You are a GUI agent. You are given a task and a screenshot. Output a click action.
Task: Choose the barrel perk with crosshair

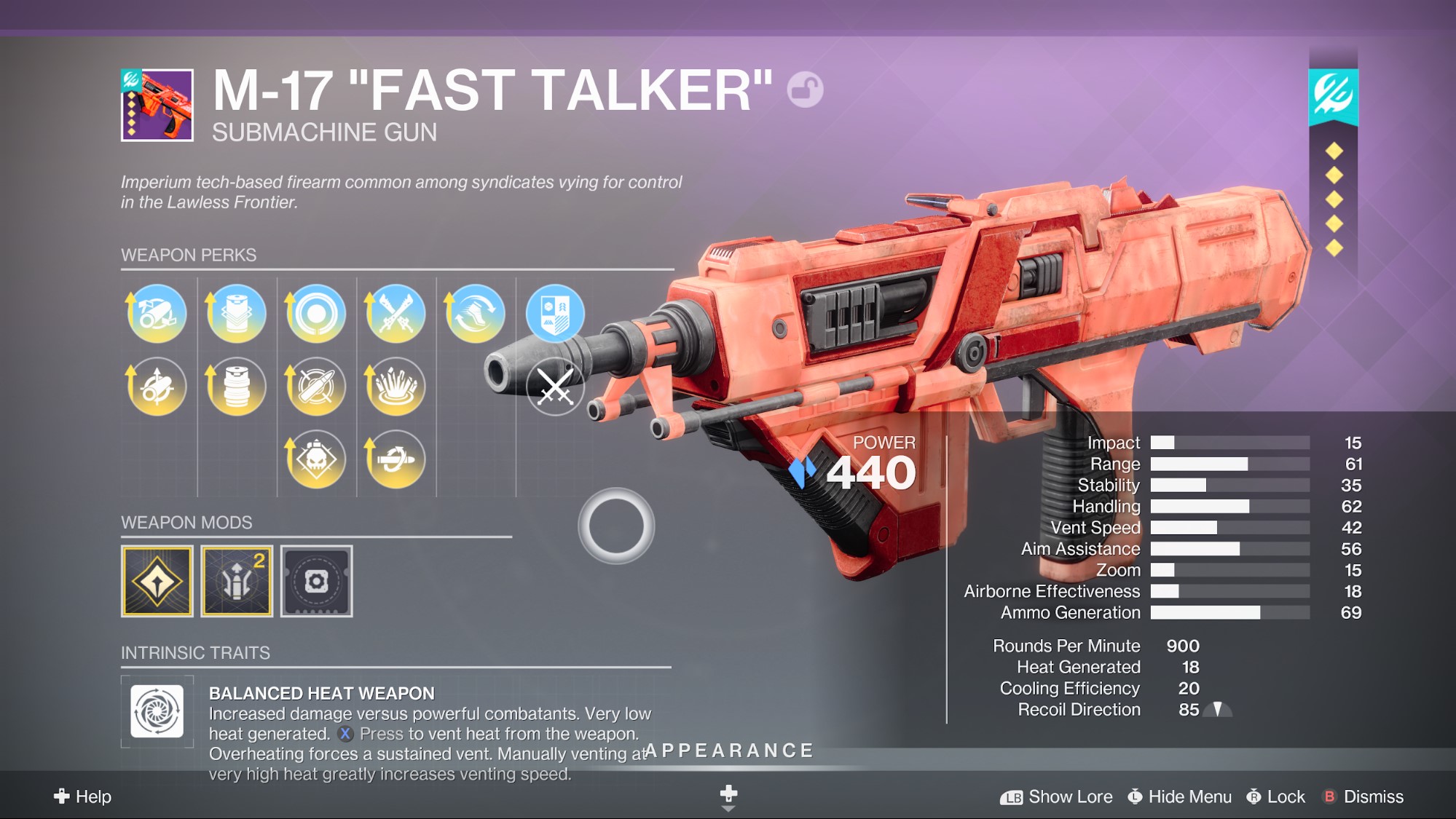pyautogui.click(x=157, y=387)
